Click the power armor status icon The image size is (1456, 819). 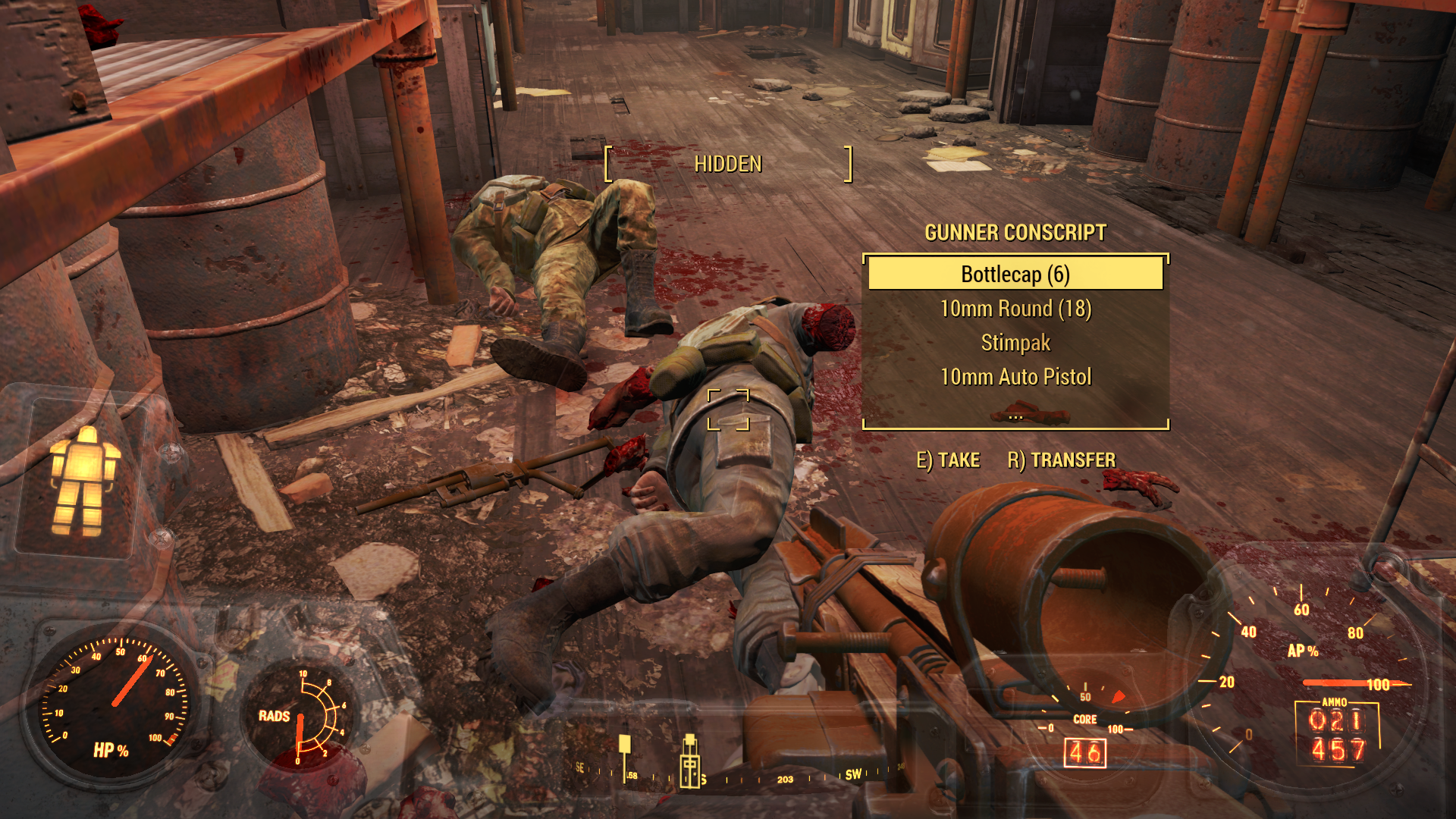pyautogui.click(x=83, y=479)
